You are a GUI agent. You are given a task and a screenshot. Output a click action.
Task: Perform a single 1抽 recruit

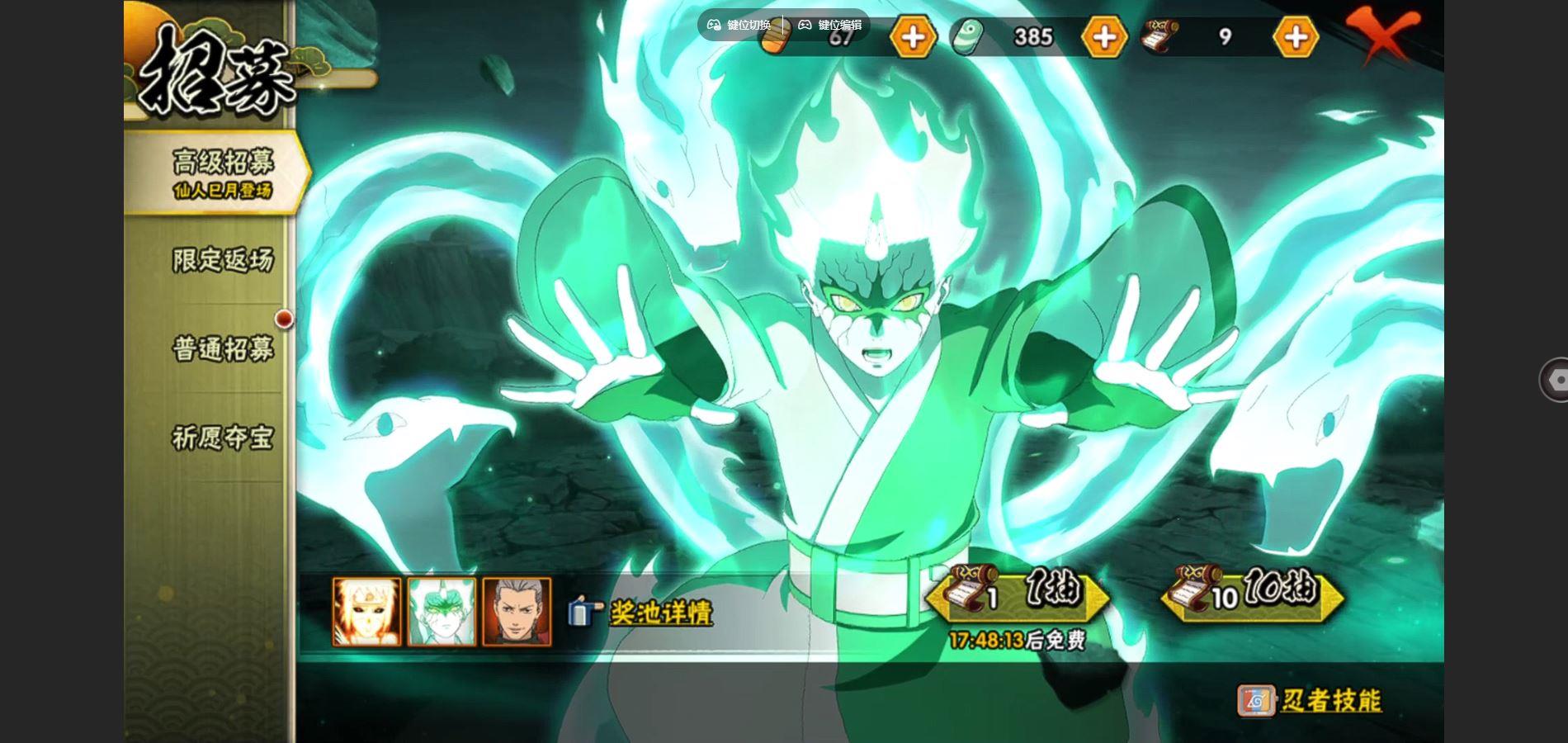point(1018,594)
